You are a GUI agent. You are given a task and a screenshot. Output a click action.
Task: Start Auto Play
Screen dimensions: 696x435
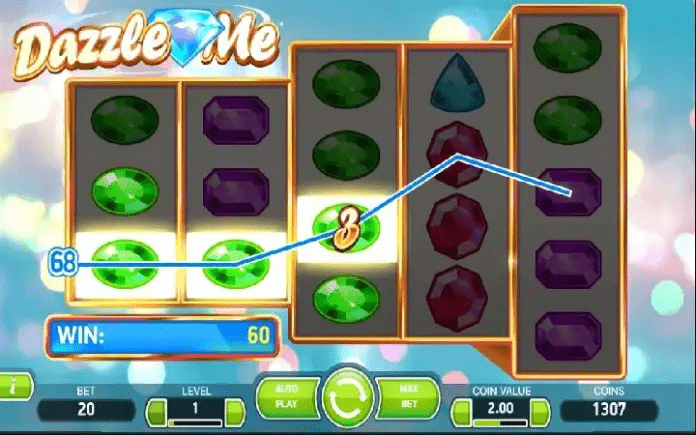tap(285, 399)
